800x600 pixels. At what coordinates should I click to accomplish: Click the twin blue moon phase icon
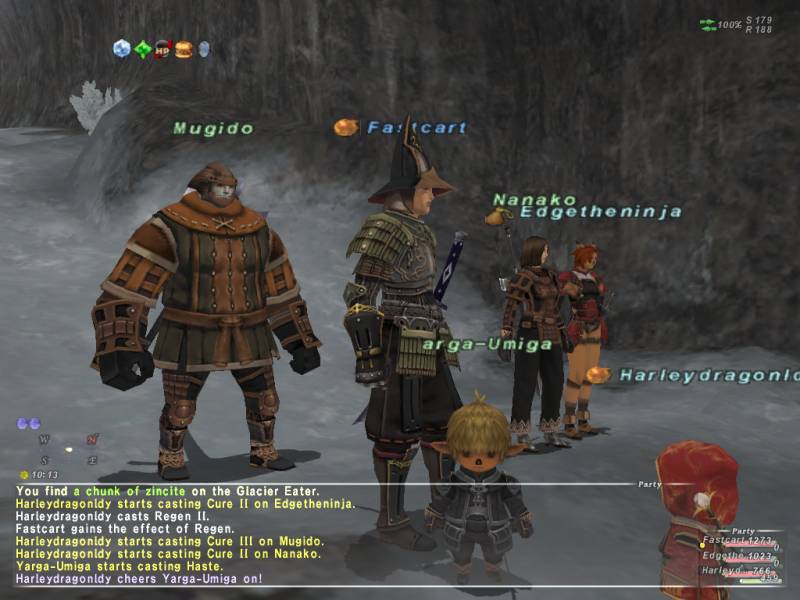tap(28, 424)
